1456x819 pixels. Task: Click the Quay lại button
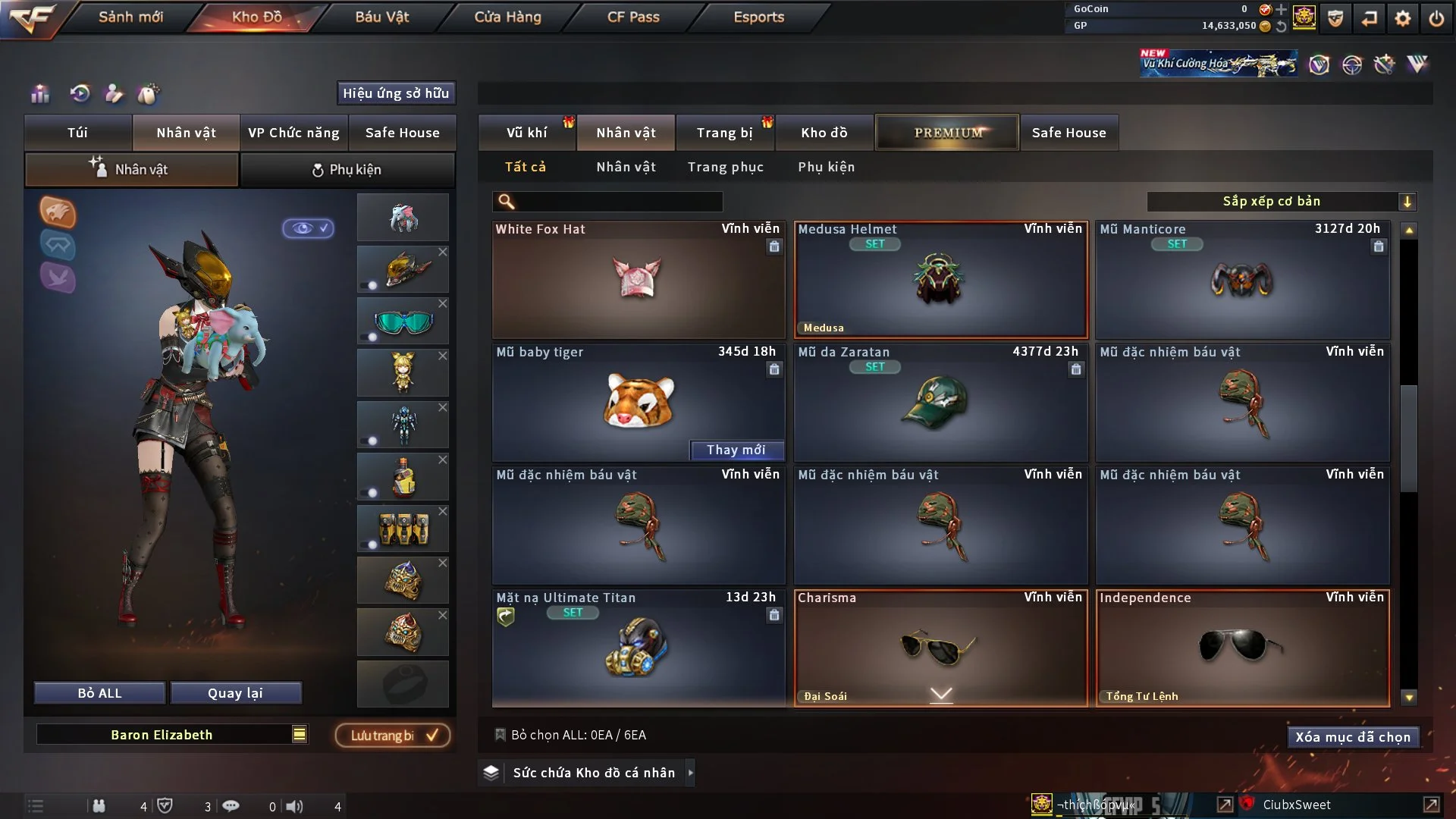tap(235, 693)
